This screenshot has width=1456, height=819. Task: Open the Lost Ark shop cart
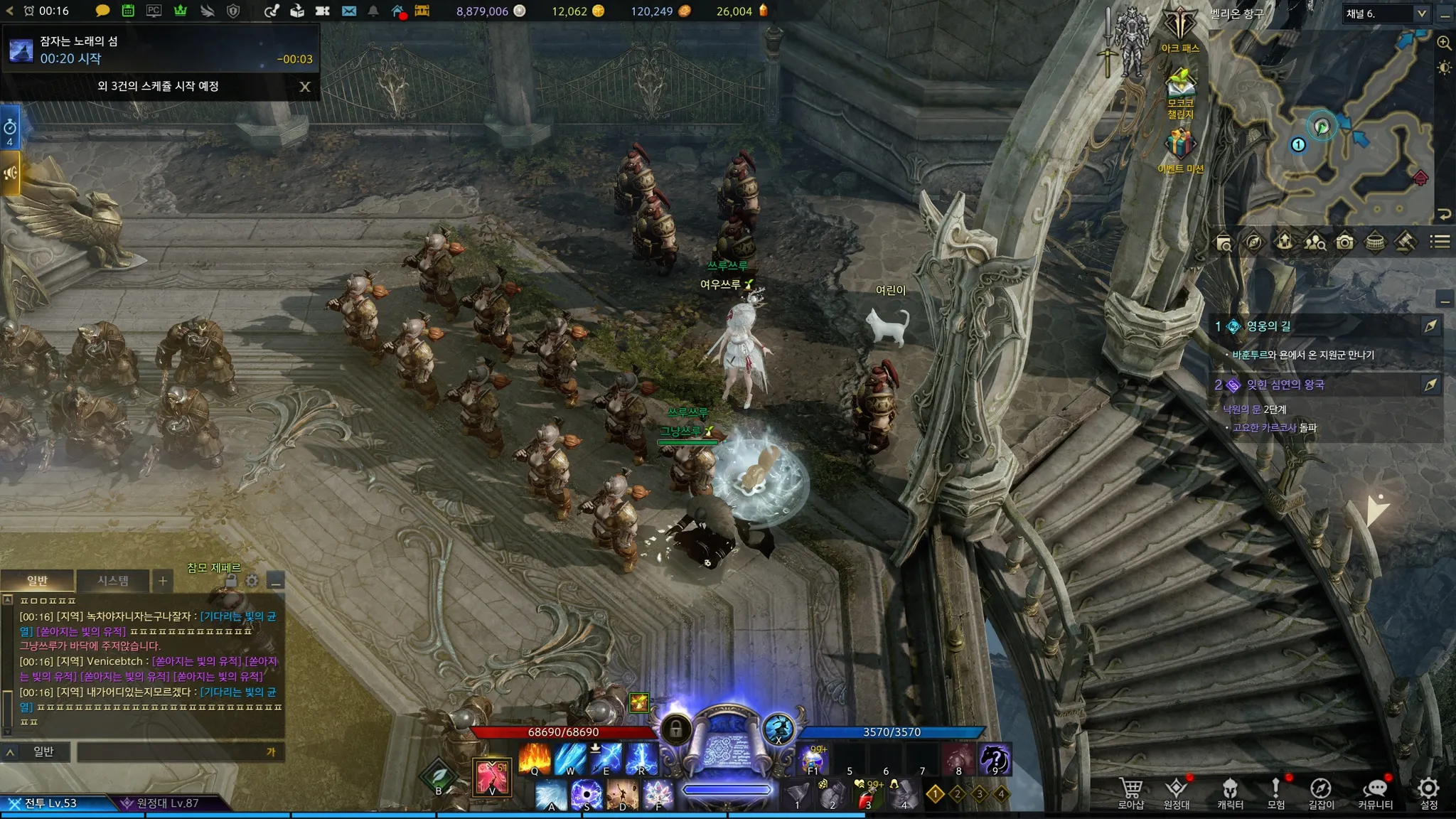pos(1131,791)
